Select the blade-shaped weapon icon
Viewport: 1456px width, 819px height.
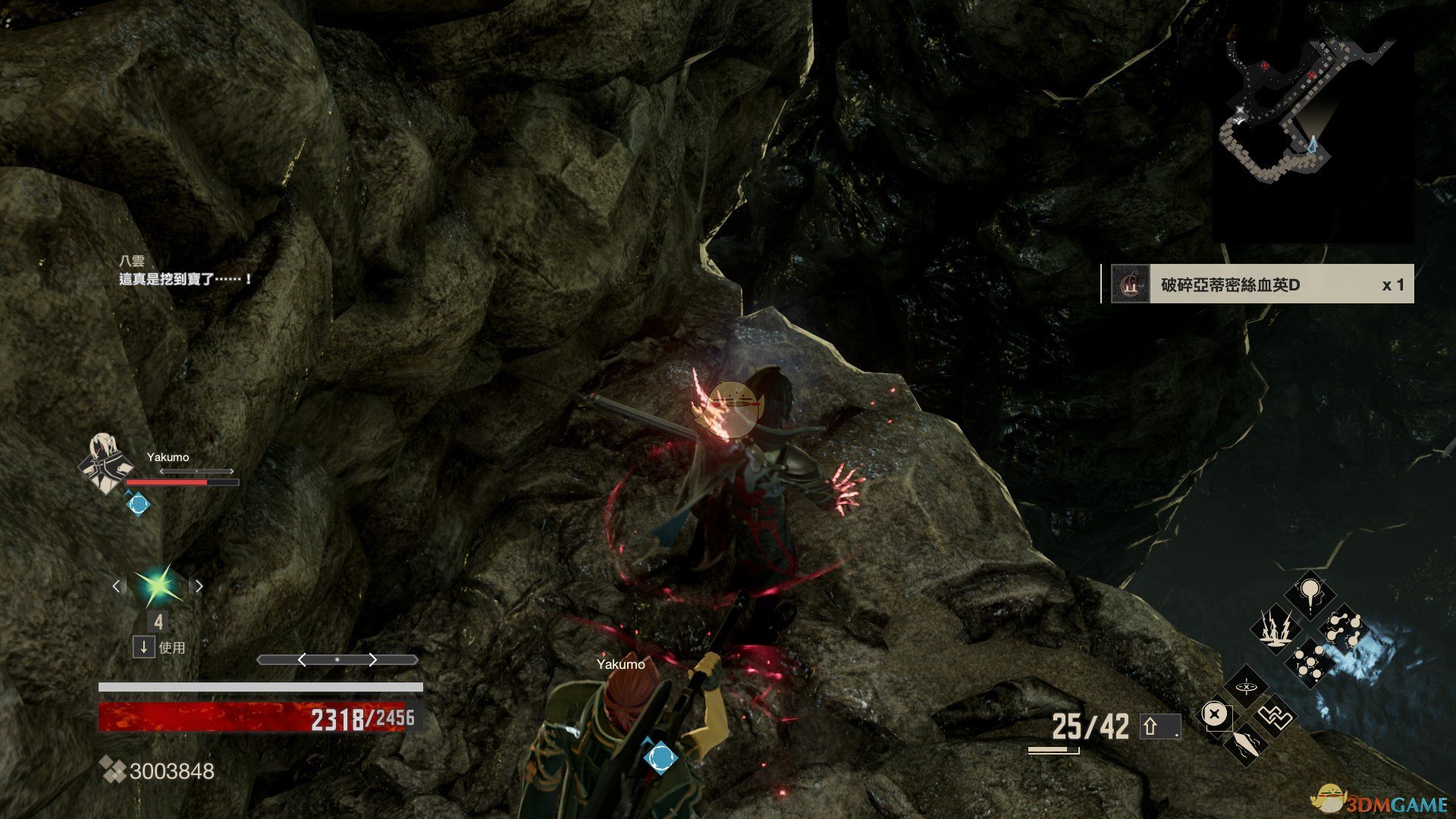tap(1245, 742)
